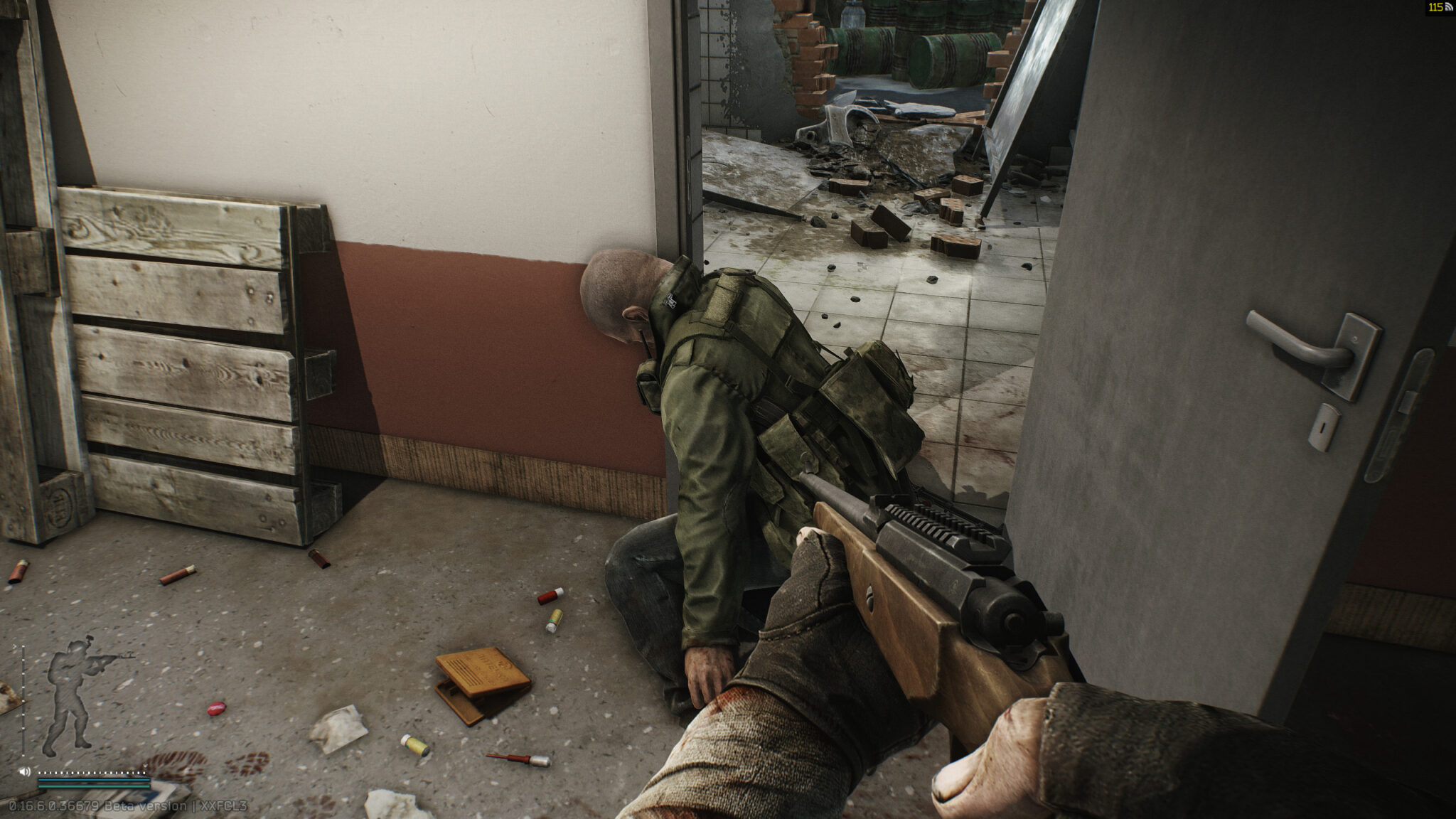Screen dimensions: 1456x819
Task: Click the small arrow above the stamina tick scale
Action: tap(145, 766)
